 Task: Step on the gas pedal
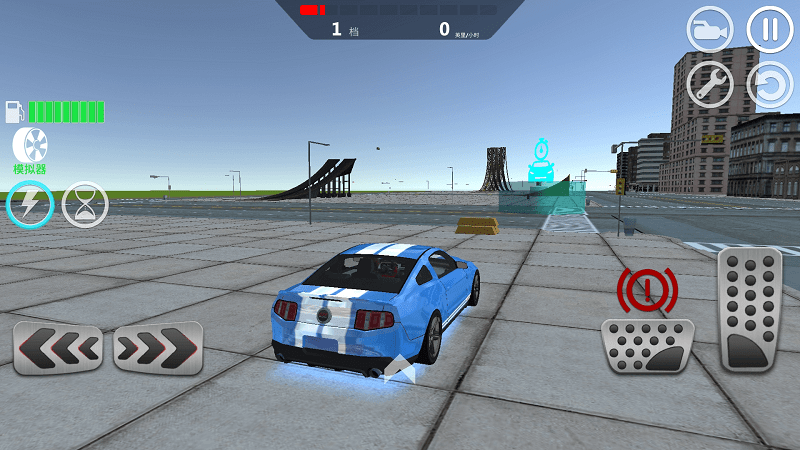(x=749, y=309)
